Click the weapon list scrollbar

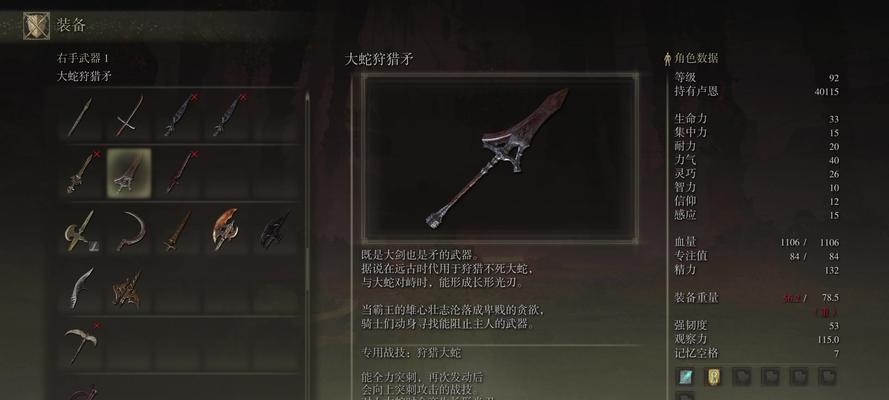(x=308, y=200)
